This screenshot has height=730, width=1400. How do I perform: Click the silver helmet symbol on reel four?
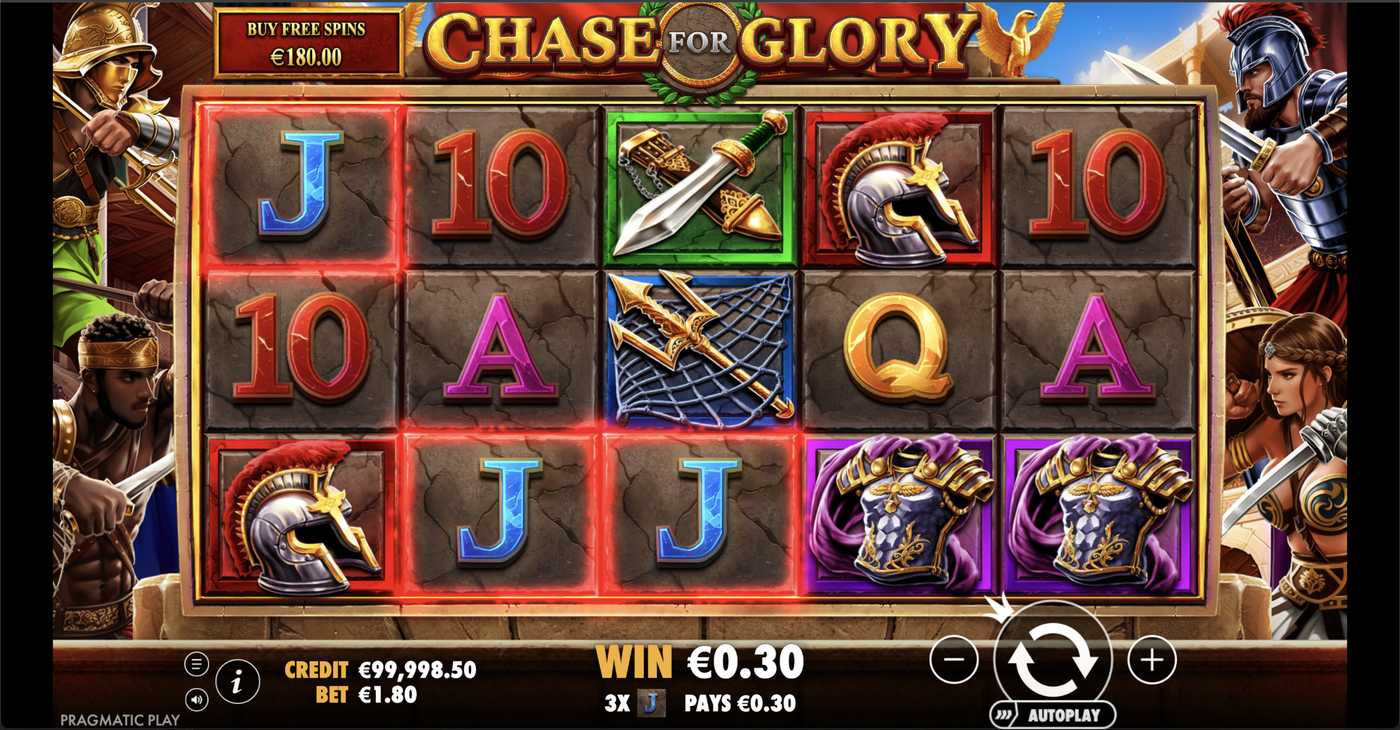898,185
